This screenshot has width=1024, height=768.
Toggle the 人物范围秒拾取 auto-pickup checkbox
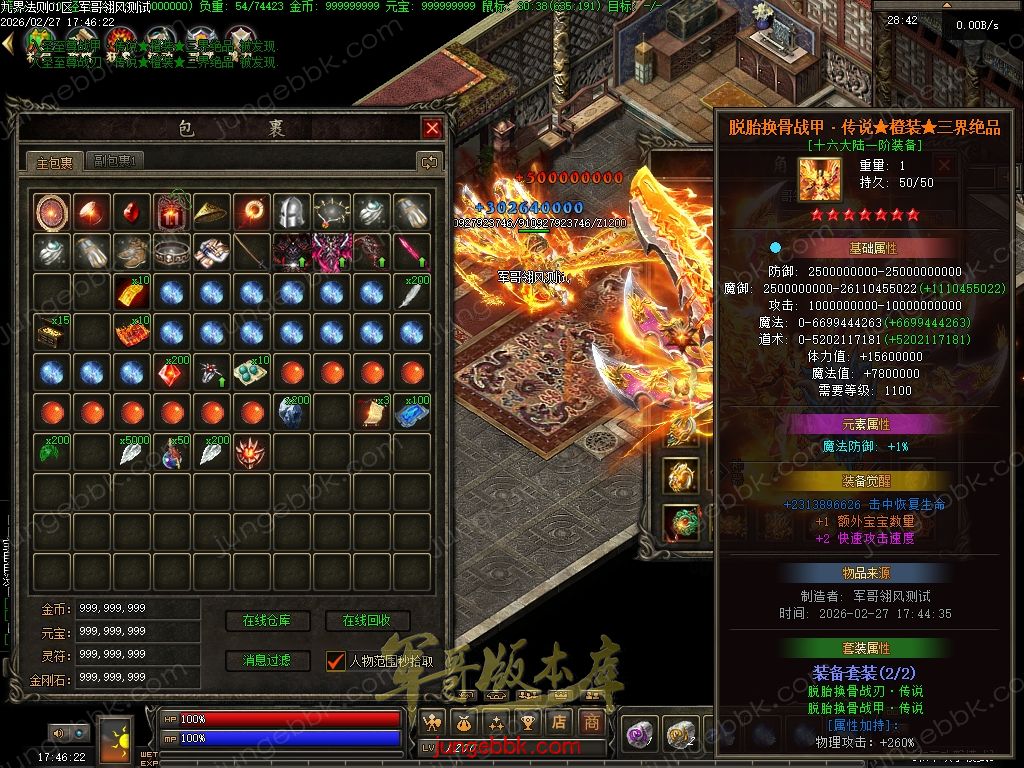click(336, 661)
